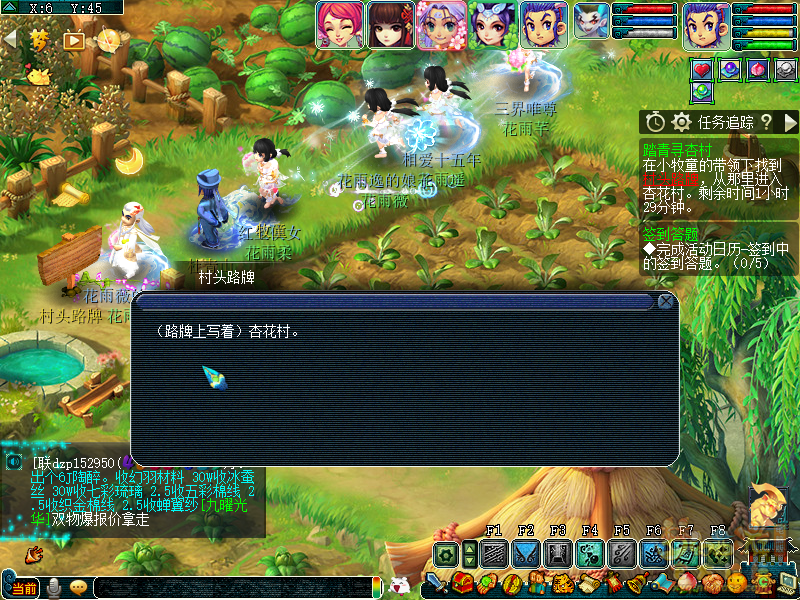
Task: Activate the F4 teal skill slot
Action: click(589, 553)
